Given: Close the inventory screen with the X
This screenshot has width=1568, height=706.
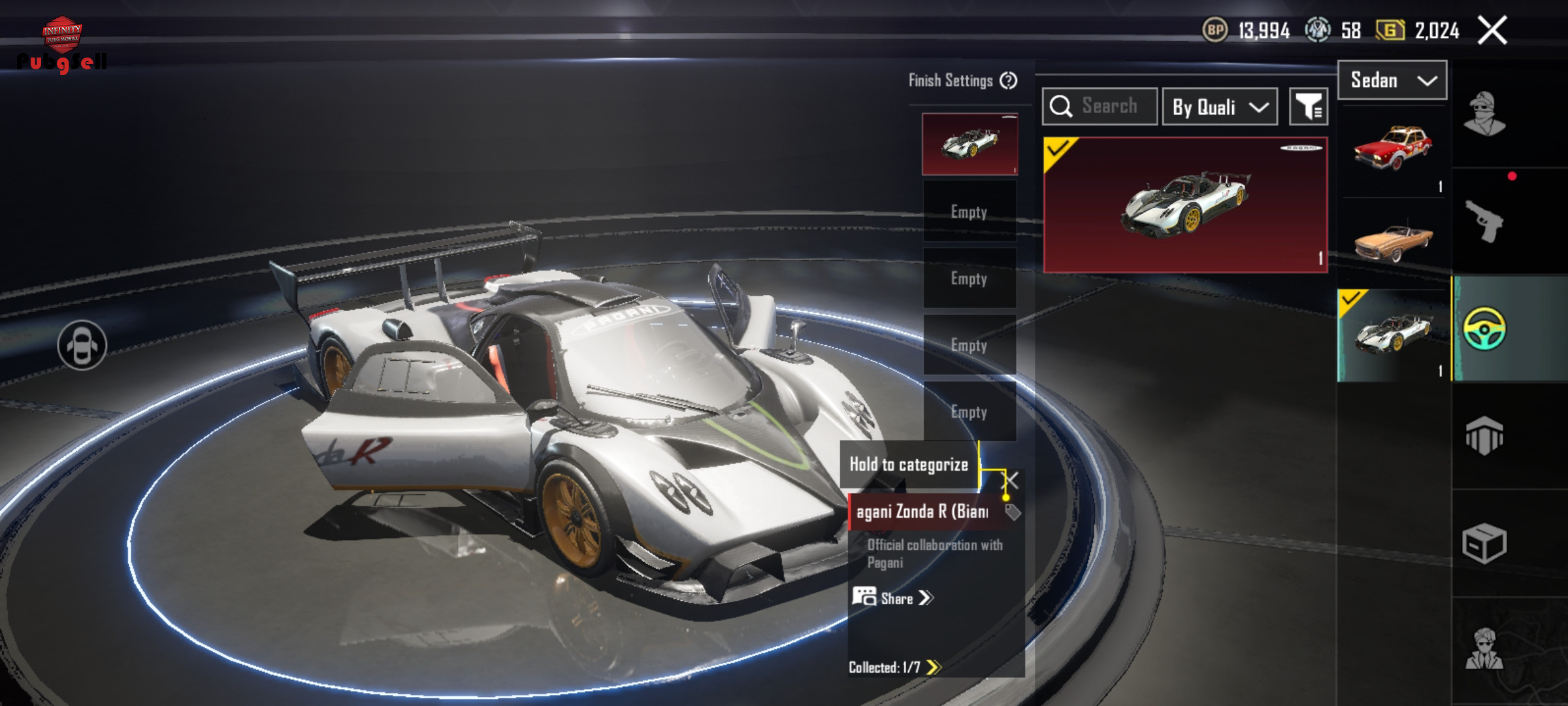Looking at the screenshot, I should 1492,30.
